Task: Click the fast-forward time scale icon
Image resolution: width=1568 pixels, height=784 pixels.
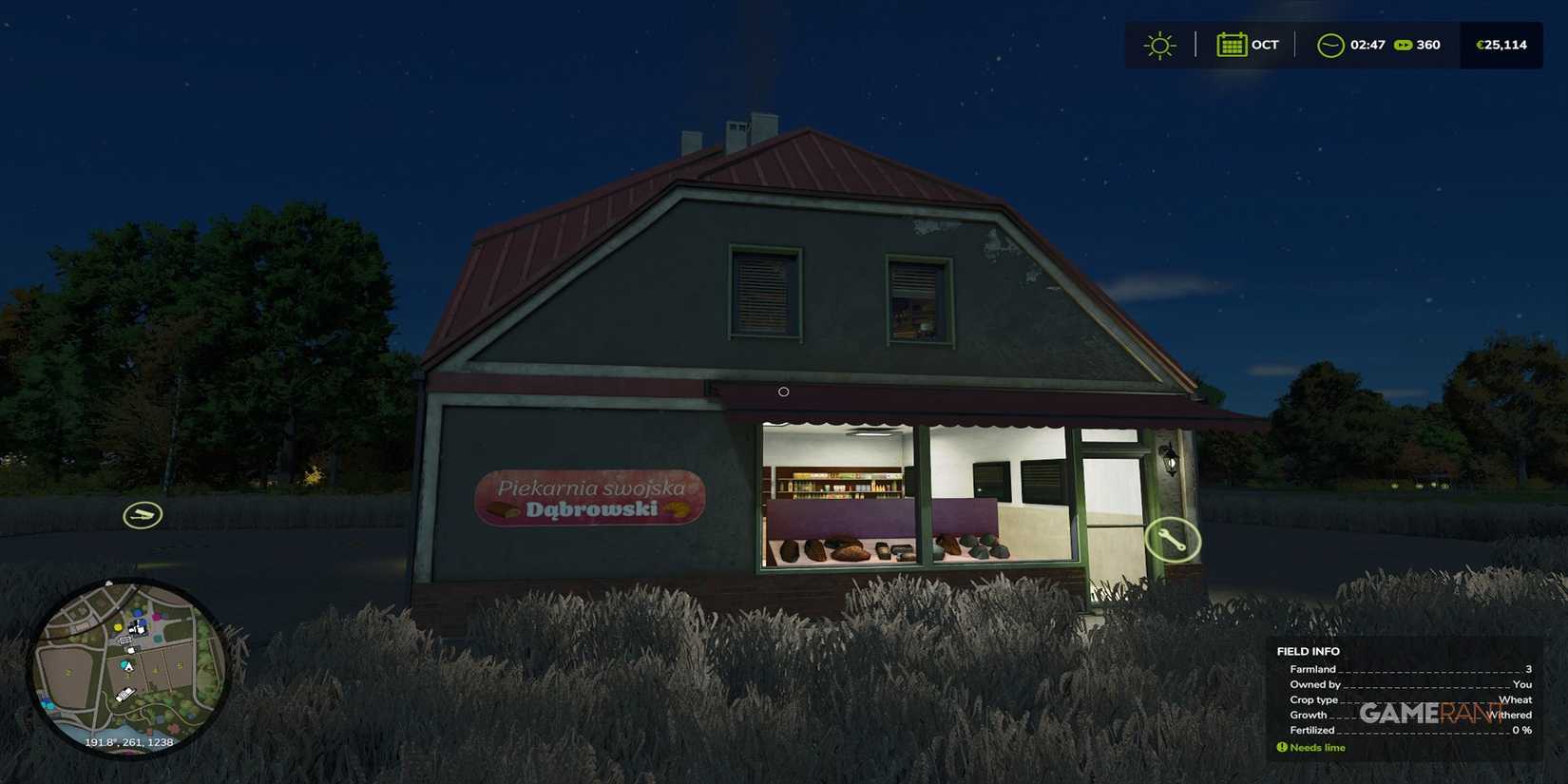Action: [x=1404, y=45]
